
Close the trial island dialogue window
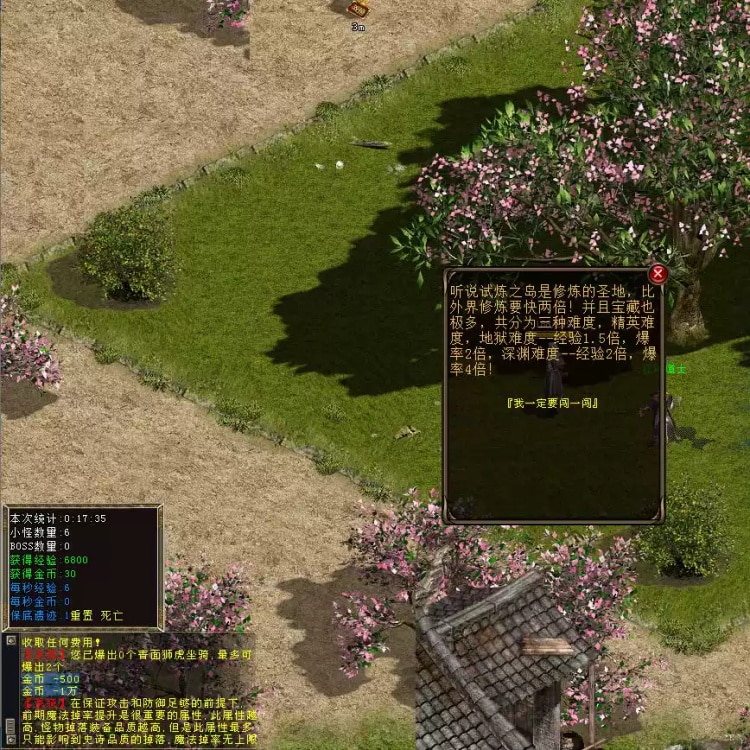(657, 274)
